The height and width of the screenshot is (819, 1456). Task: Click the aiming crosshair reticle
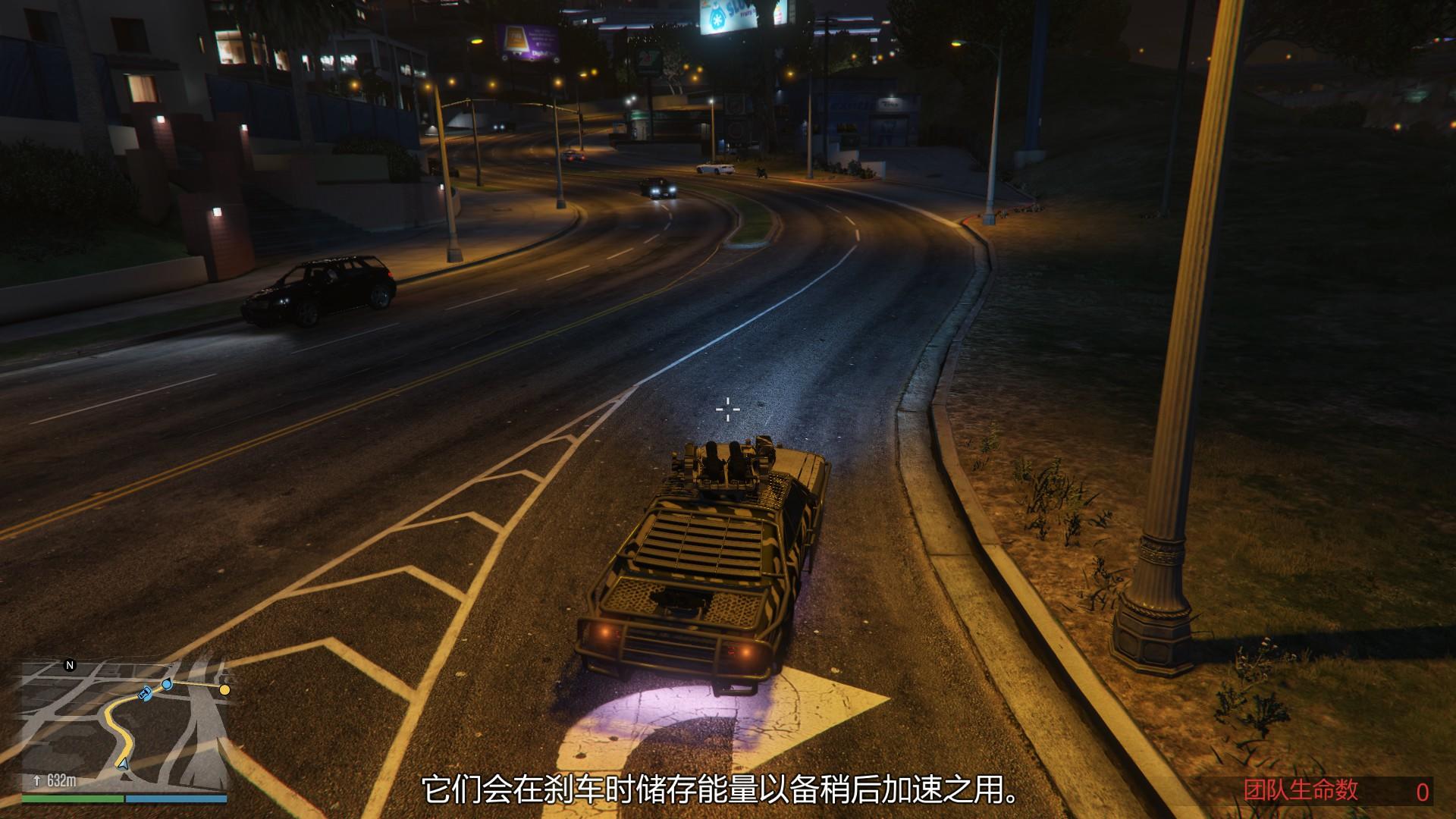click(x=729, y=409)
